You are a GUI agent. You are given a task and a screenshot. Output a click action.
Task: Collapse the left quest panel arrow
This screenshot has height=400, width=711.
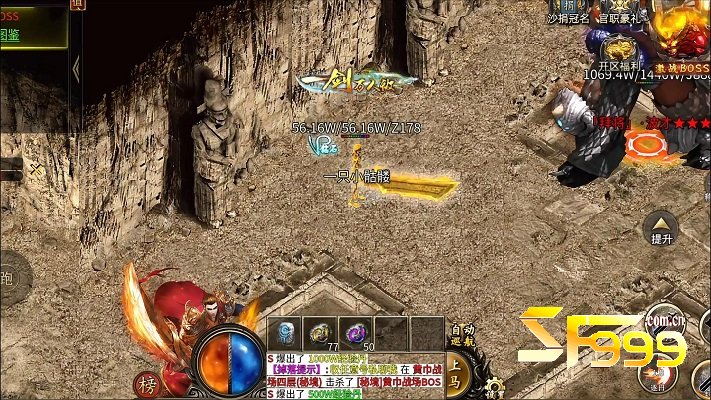(76, 66)
